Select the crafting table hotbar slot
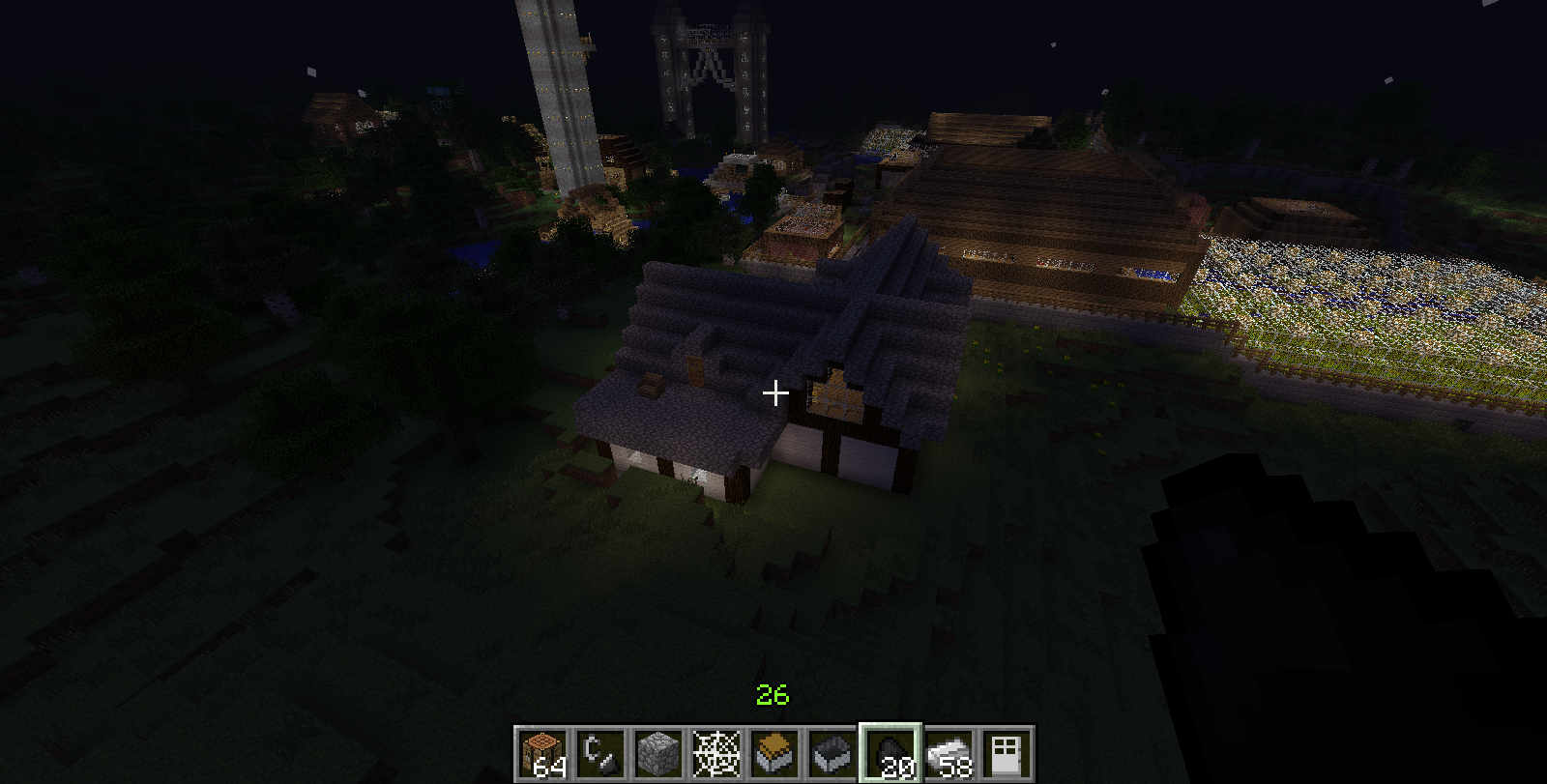This screenshot has height=784, width=1547. pyautogui.click(x=542, y=753)
